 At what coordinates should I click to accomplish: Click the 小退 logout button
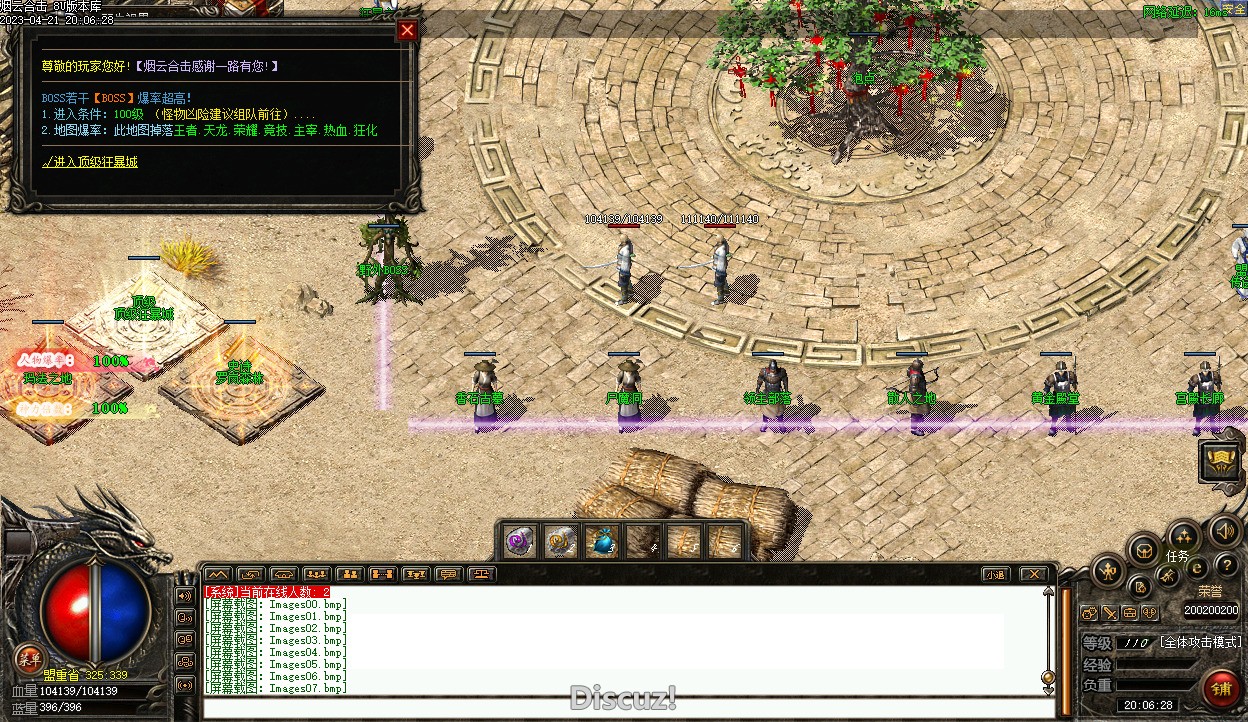[x=994, y=574]
